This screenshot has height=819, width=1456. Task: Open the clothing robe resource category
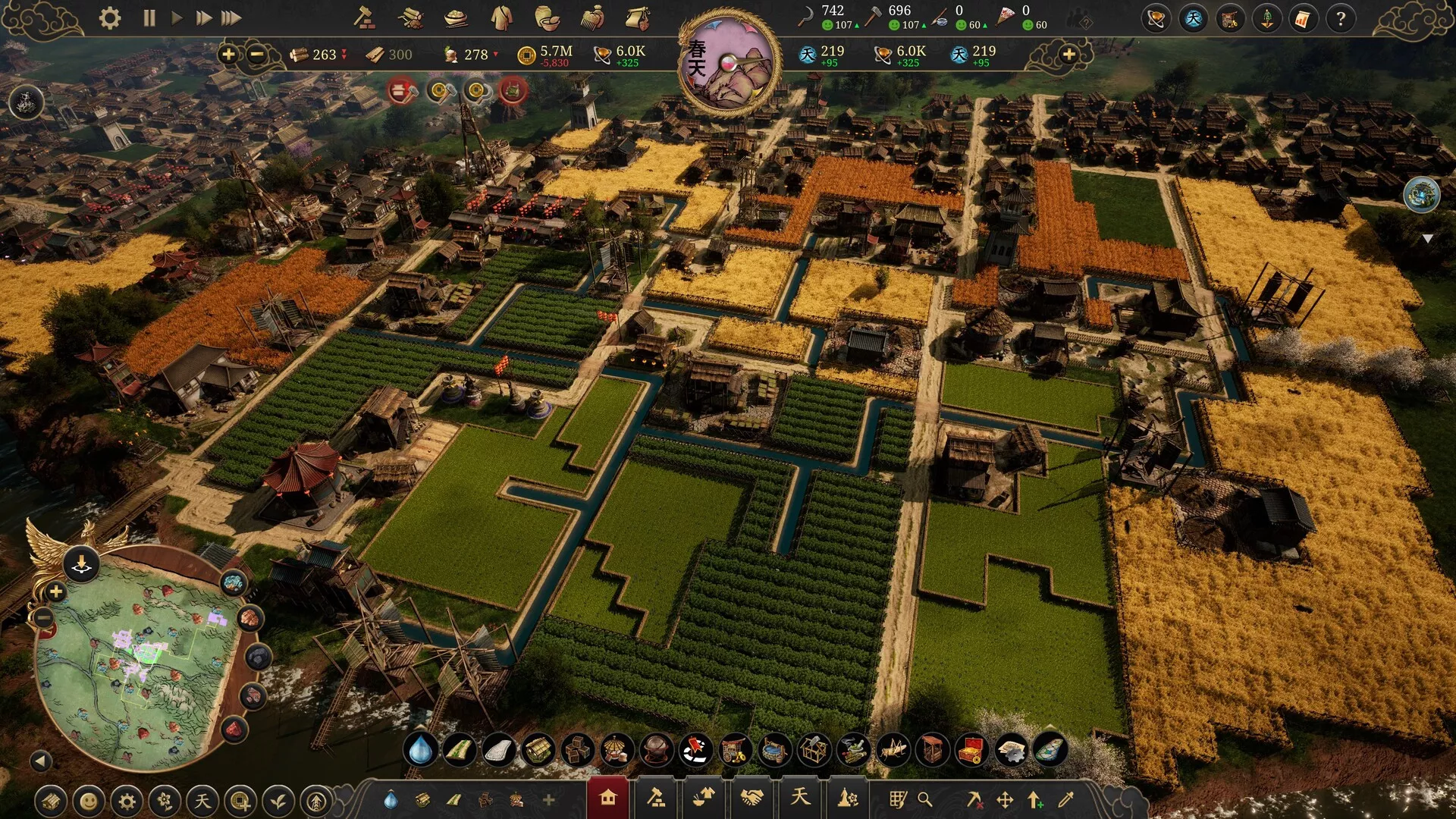[x=501, y=18]
